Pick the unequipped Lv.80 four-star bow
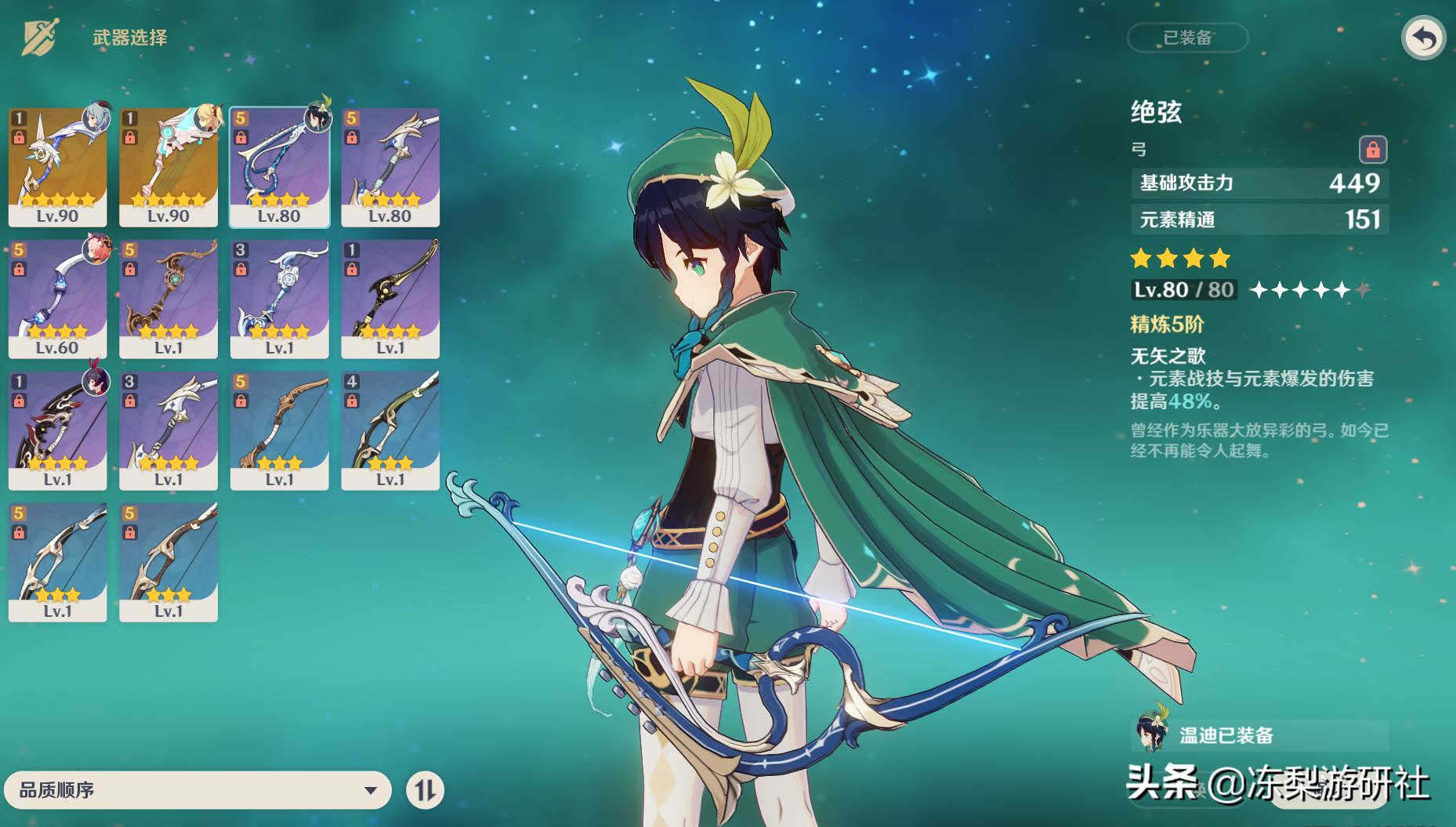Image resolution: width=1456 pixels, height=827 pixels. coord(390,167)
